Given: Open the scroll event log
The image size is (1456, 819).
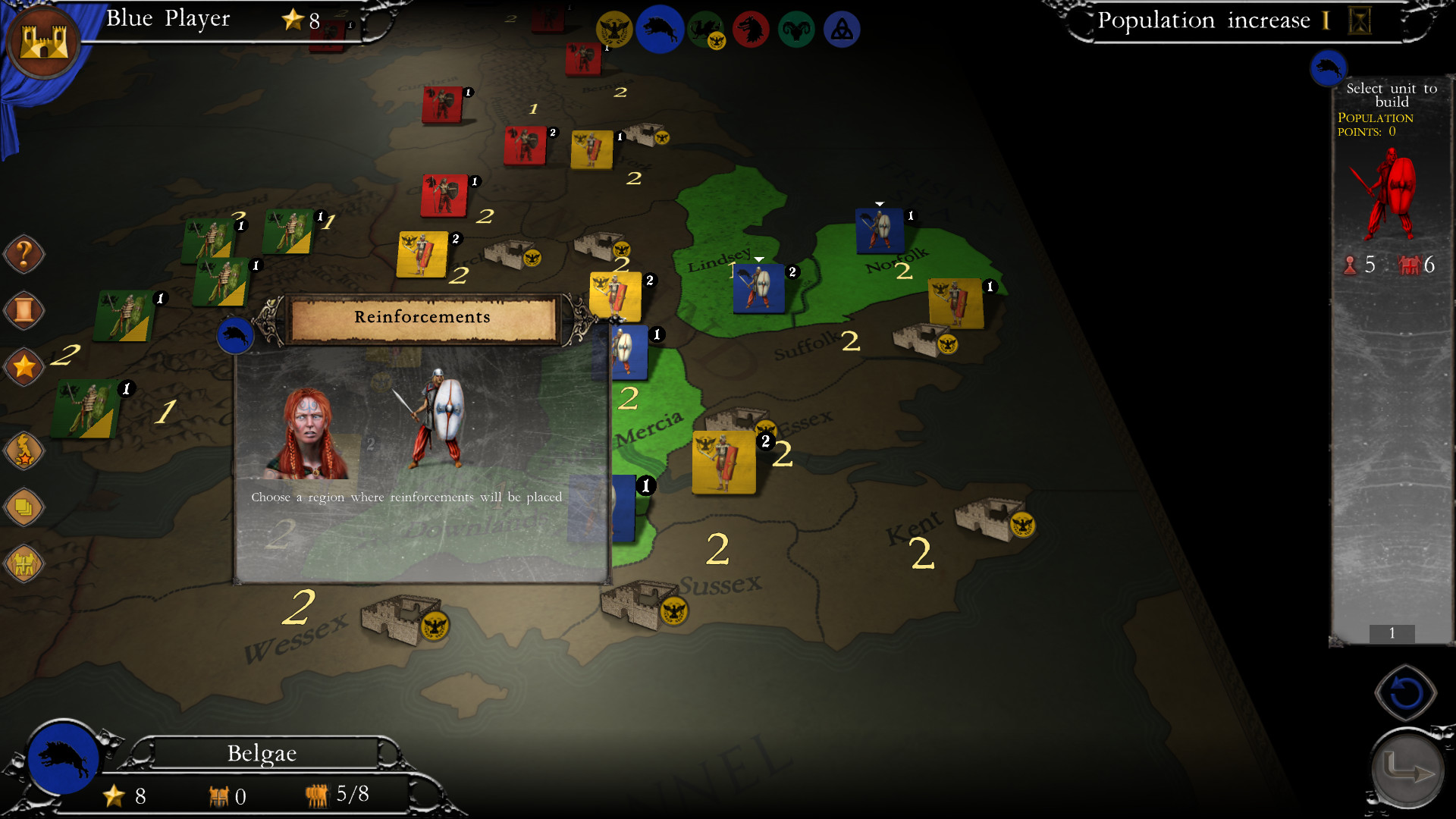Looking at the screenshot, I should 24,310.
